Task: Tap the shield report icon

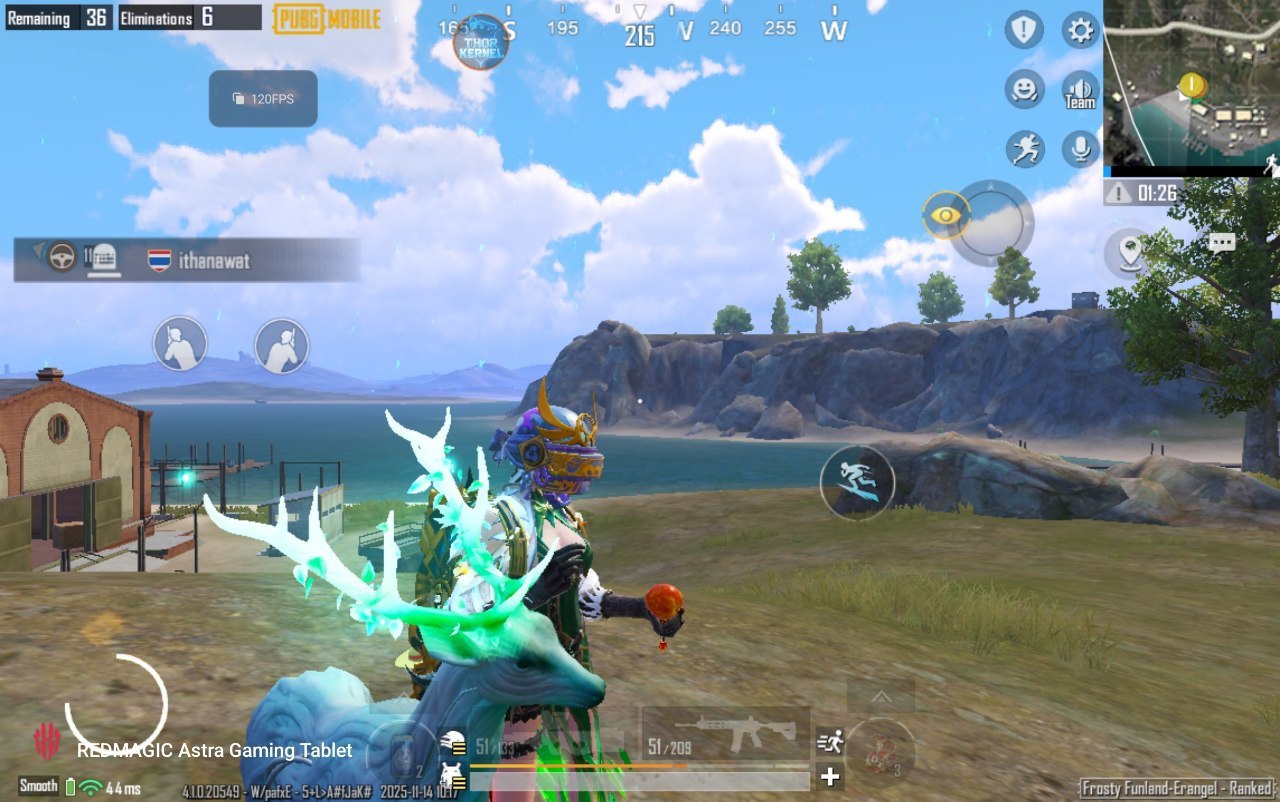Action: 1024,30
